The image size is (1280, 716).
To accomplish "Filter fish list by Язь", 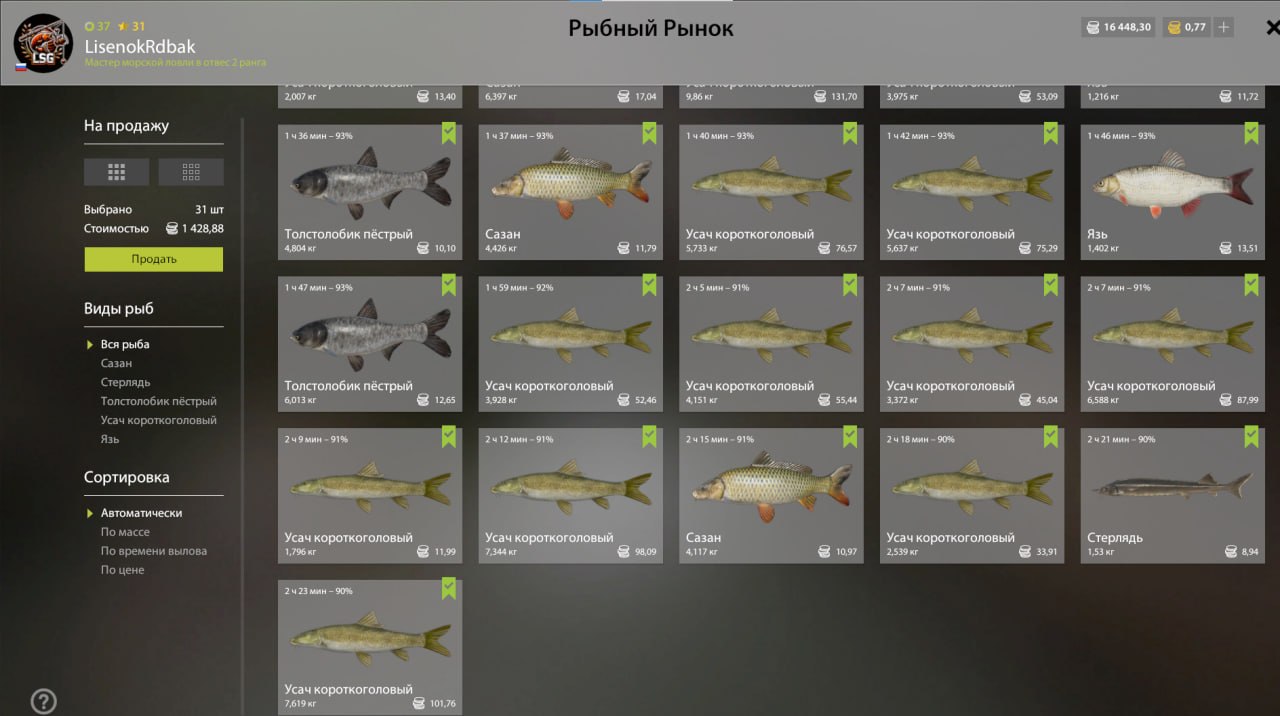I will click(110, 439).
